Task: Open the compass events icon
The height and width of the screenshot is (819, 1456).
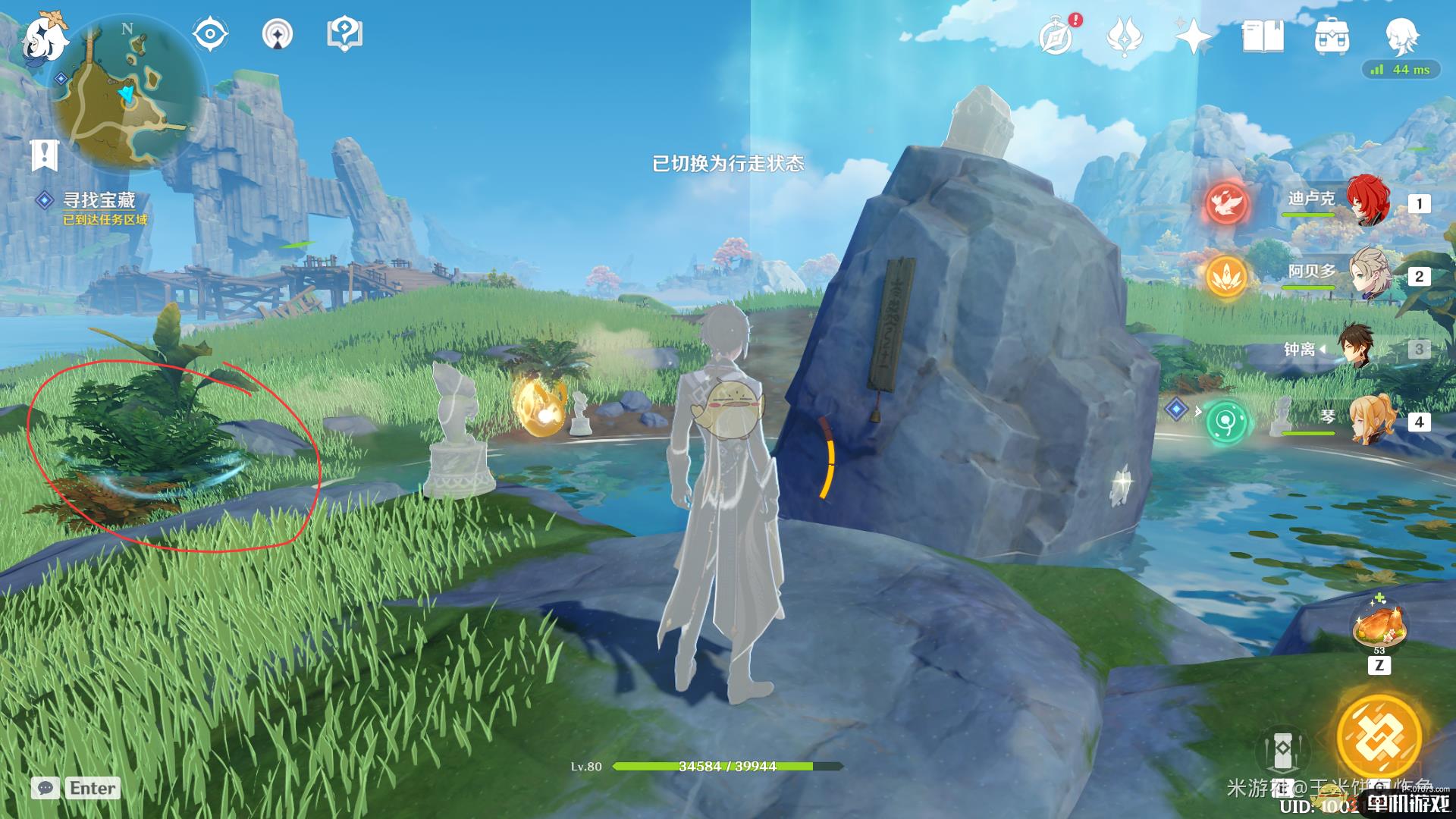Action: click(x=1057, y=36)
